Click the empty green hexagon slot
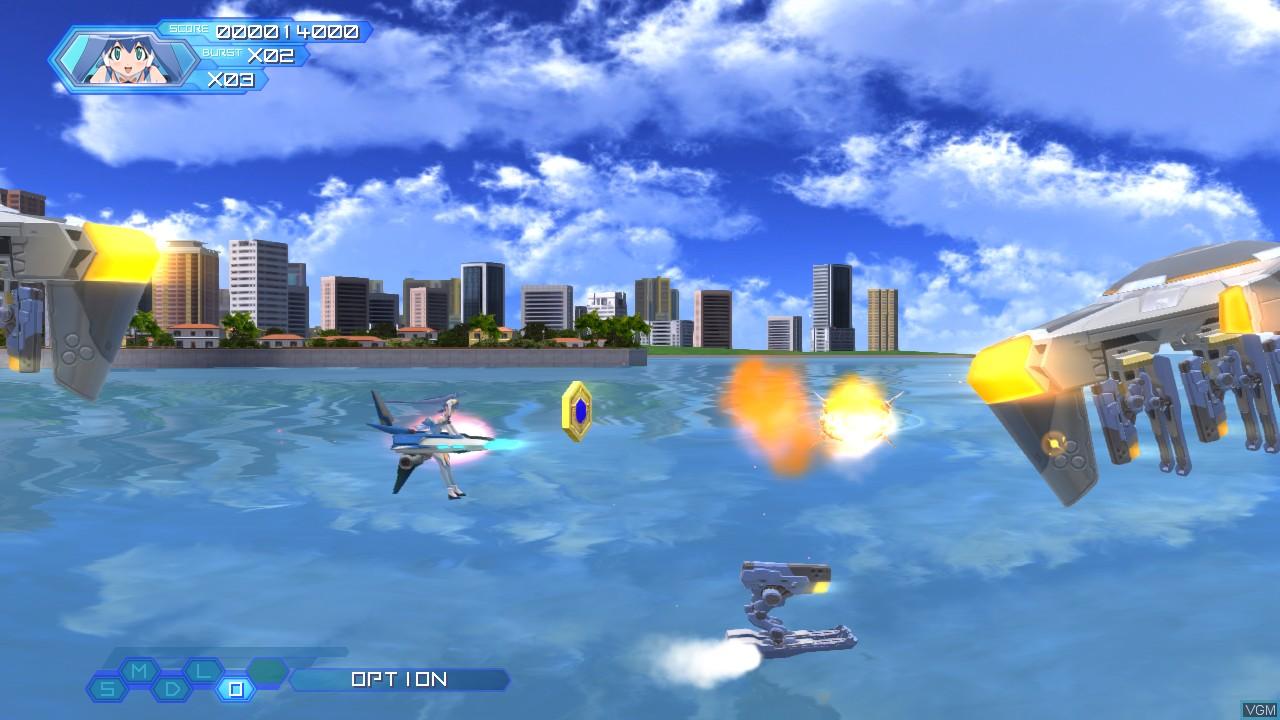This screenshot has height=720, width=1280. [x=266, y=672]
